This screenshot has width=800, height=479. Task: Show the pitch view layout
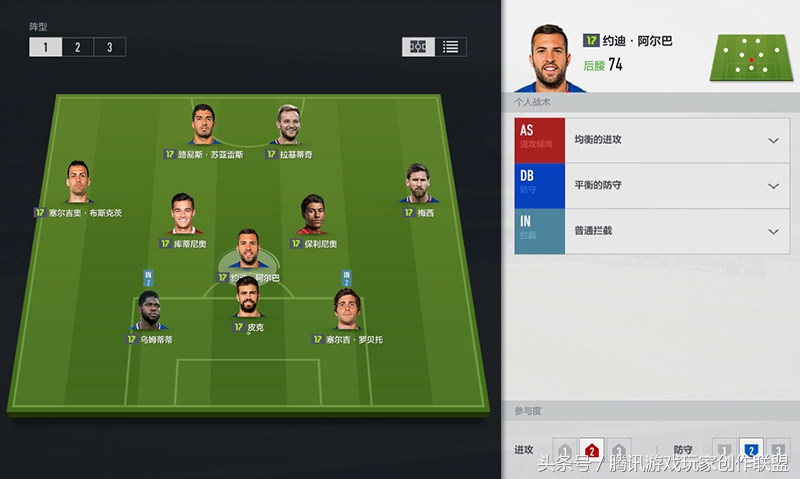point(418,47)
